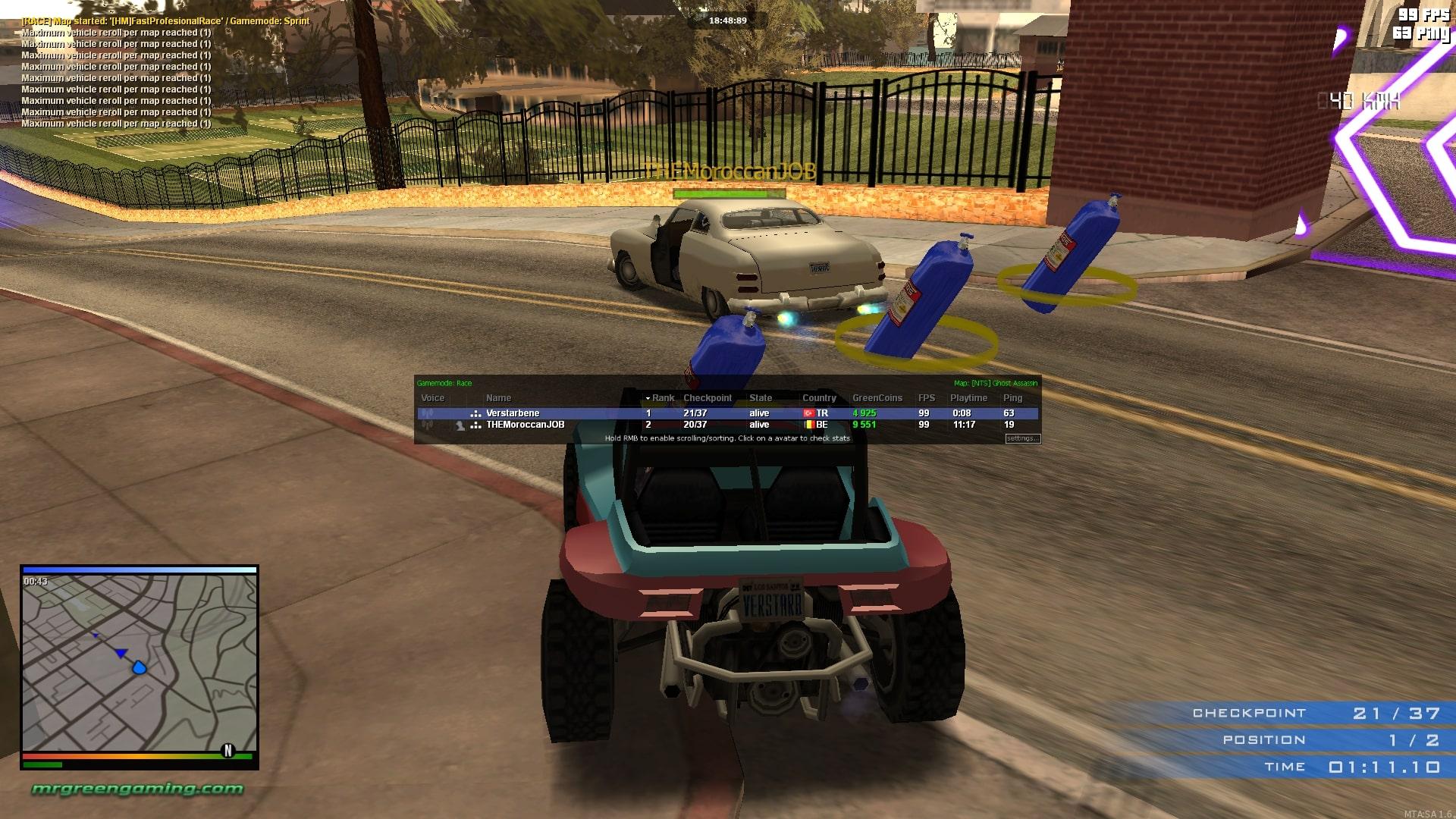Sort scoreboard by the Playtime column
Image resolution: width=1456 pixels, height=819 pixels.
968,398
